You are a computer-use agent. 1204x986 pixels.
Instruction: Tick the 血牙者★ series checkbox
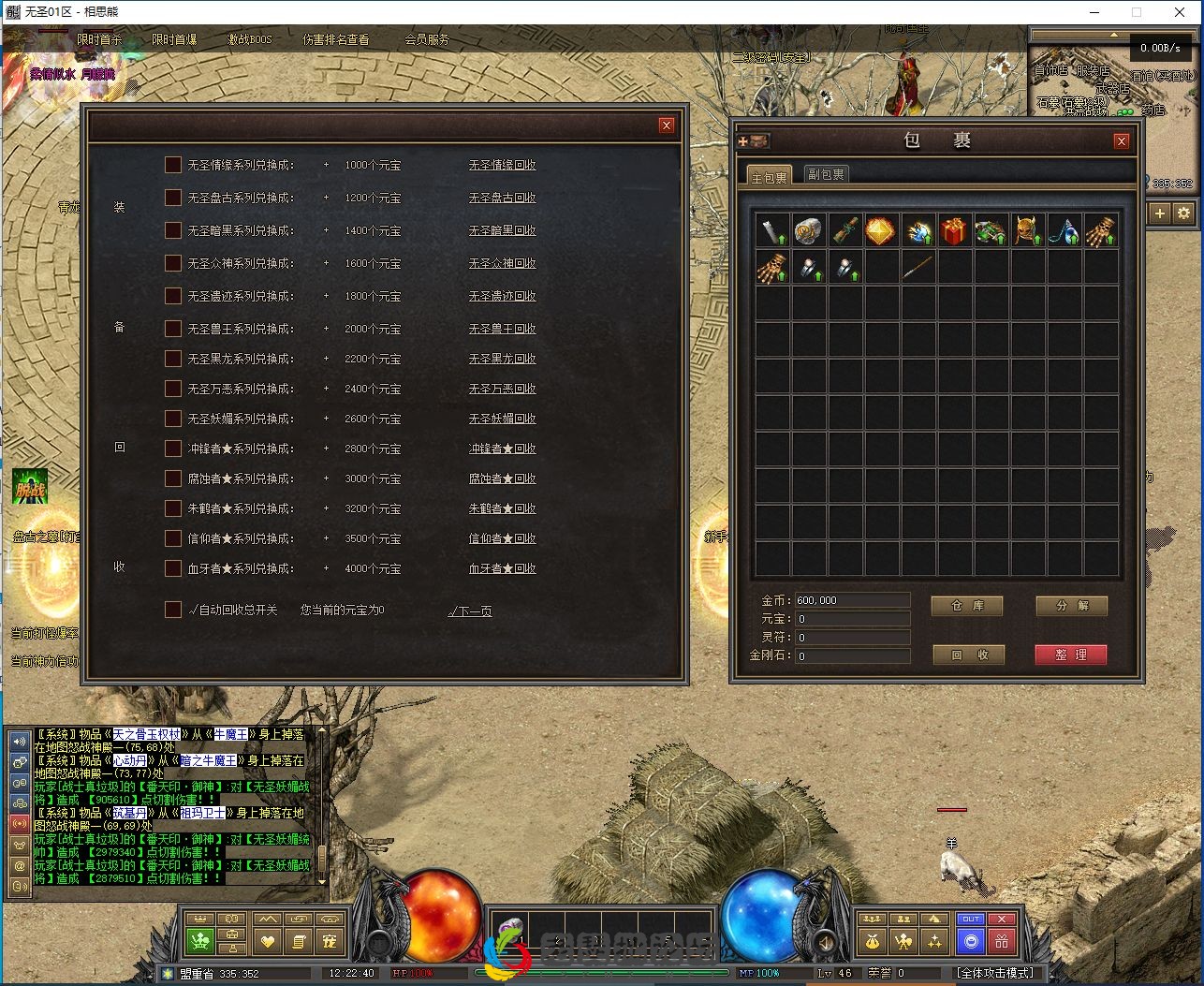click(x=172, y=568)
